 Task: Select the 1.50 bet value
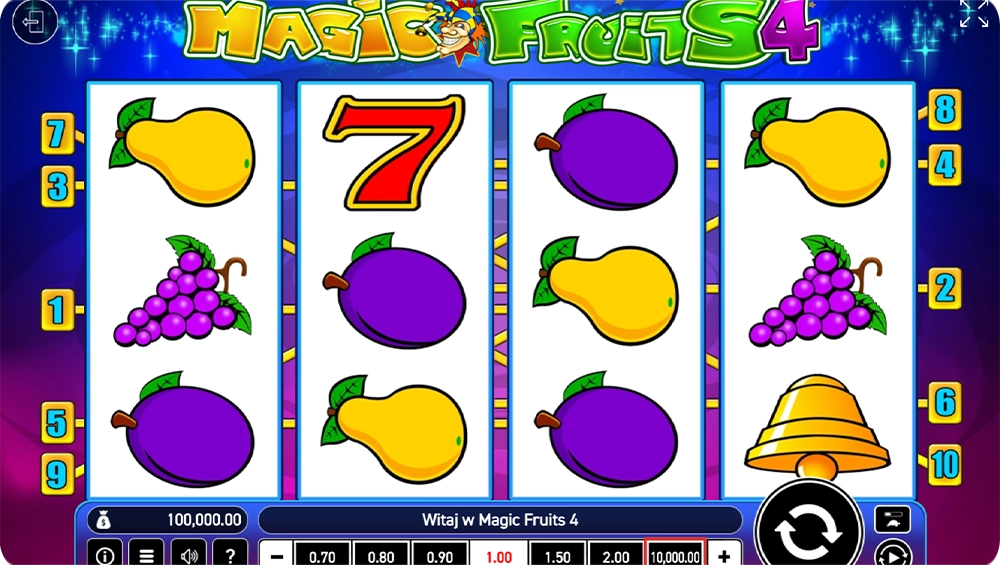pyautogui.click(x=557, y=555)
